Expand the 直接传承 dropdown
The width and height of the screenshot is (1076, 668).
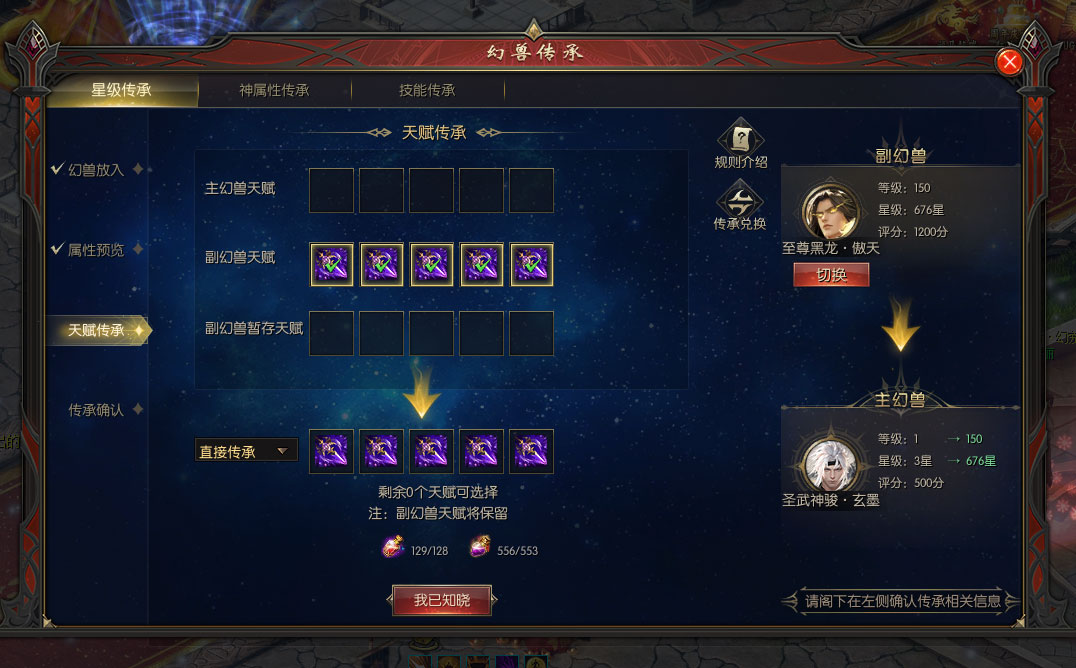246,451
